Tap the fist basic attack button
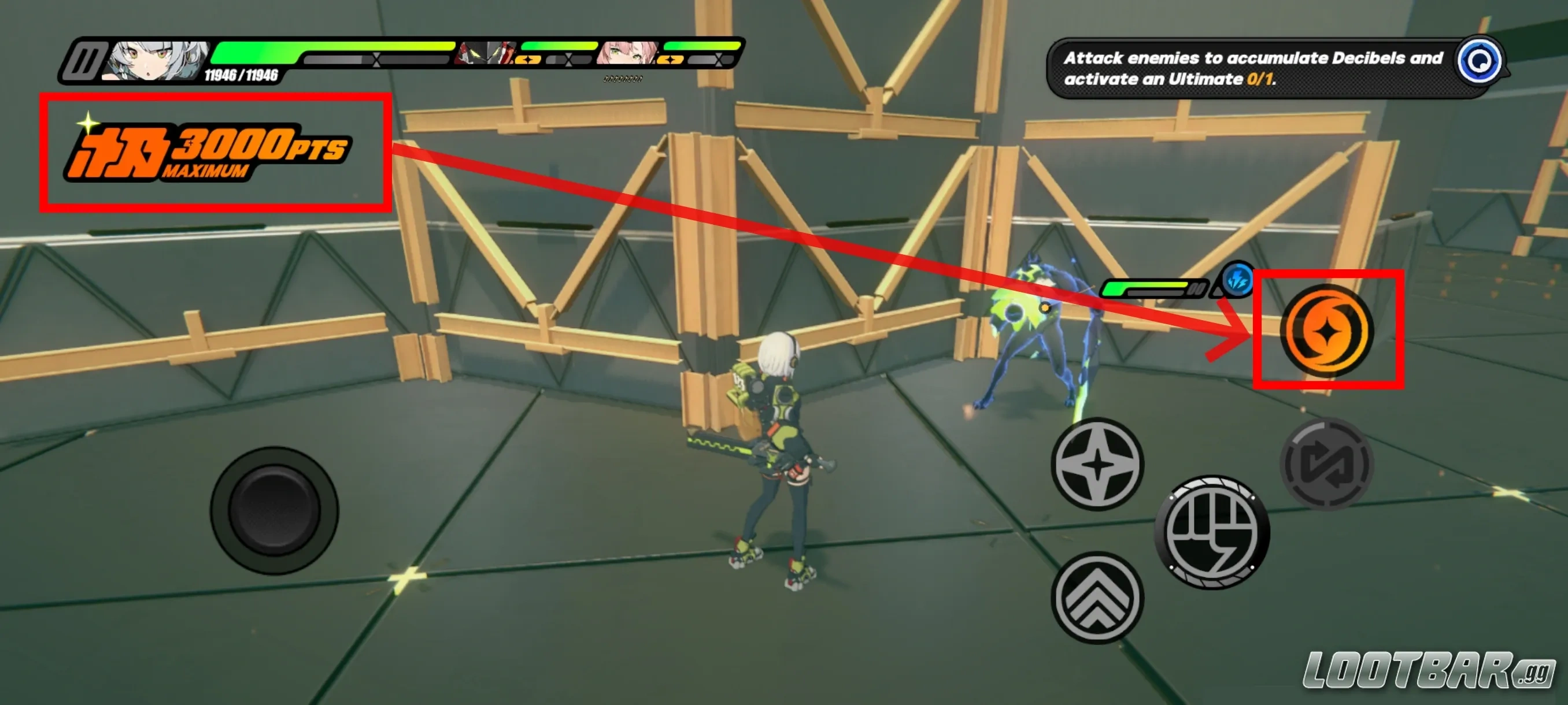 click(1212, 532)
